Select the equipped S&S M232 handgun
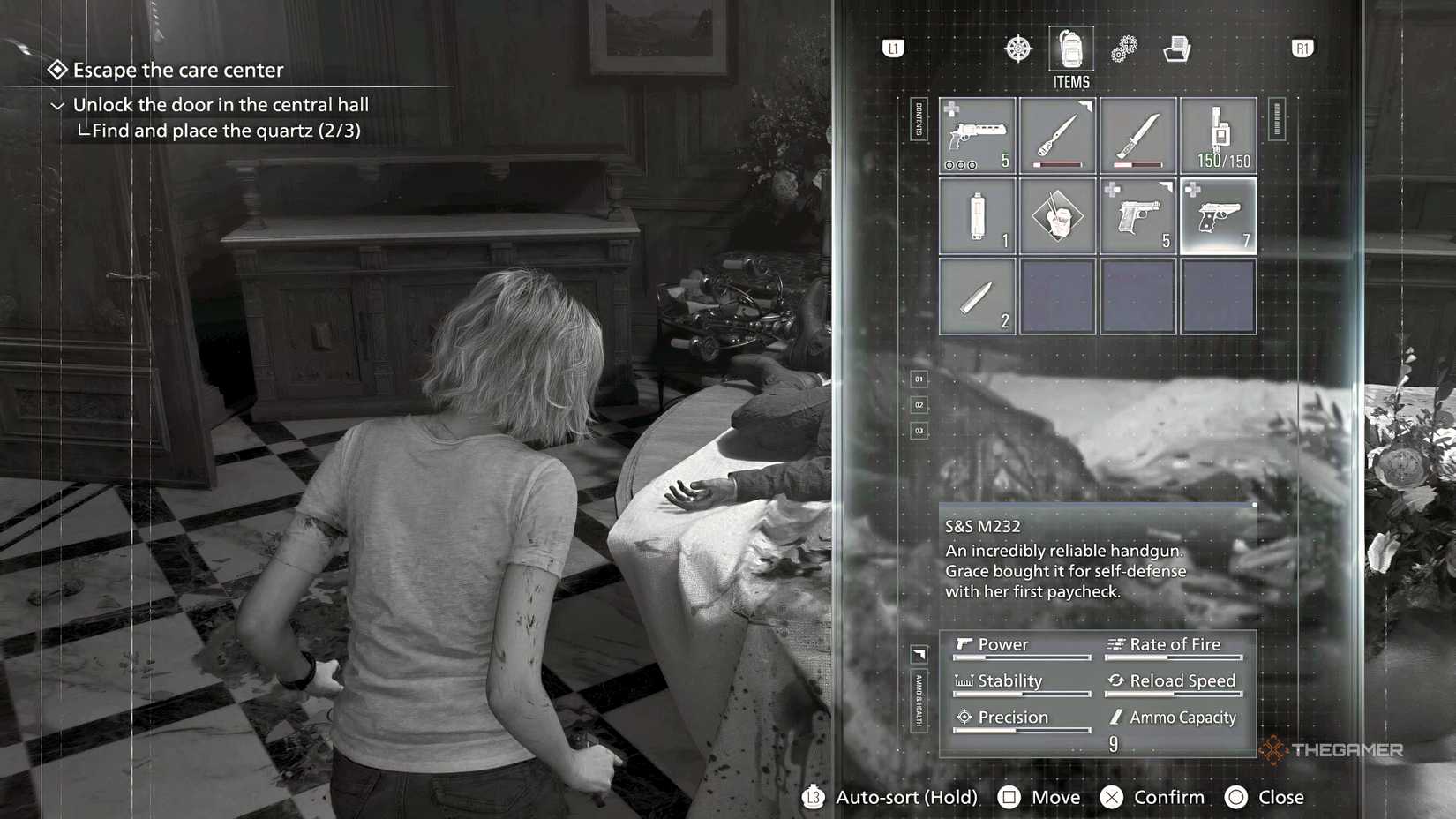Image resolution: width=1456 pixels, height=819 pixels. pyautogui.click(x=1220, y=214)
